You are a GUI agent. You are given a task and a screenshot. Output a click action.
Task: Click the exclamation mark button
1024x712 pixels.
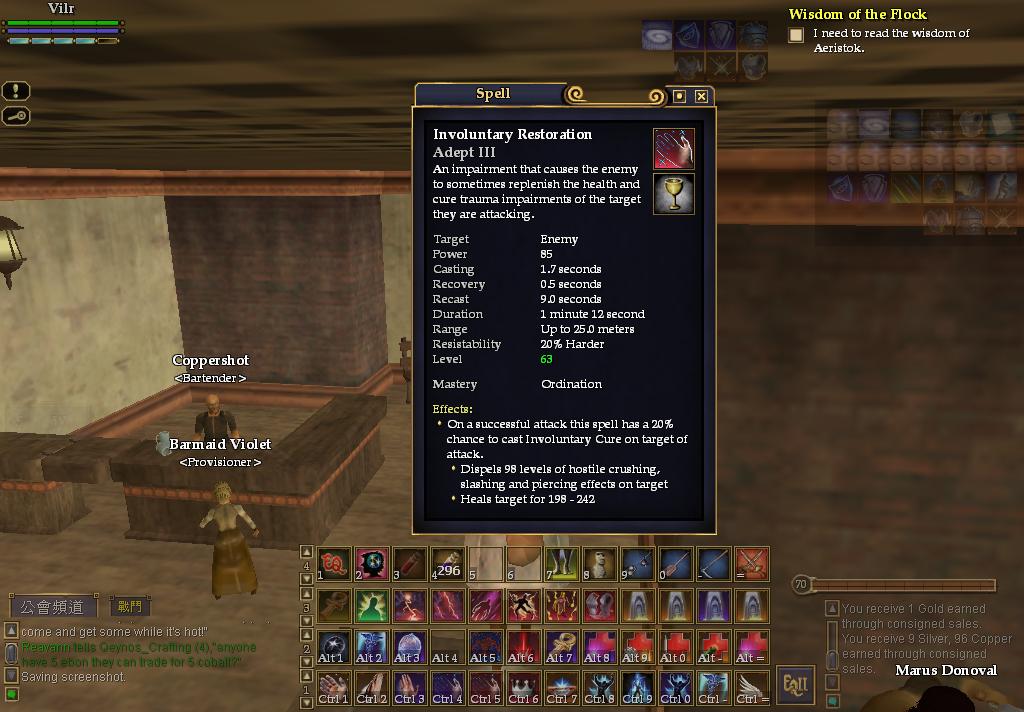click(x=16, y=91)
